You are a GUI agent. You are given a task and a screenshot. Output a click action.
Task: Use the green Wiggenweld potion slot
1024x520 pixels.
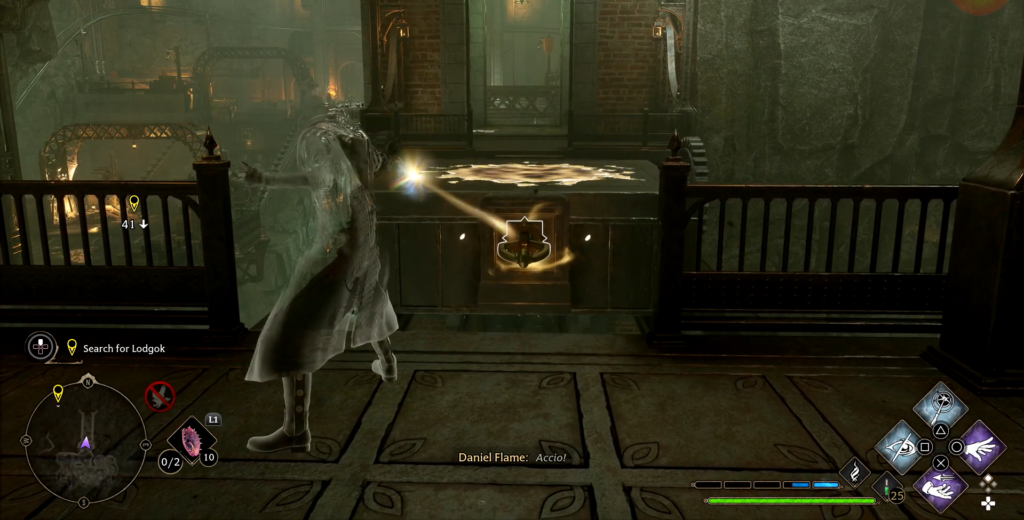887,489
